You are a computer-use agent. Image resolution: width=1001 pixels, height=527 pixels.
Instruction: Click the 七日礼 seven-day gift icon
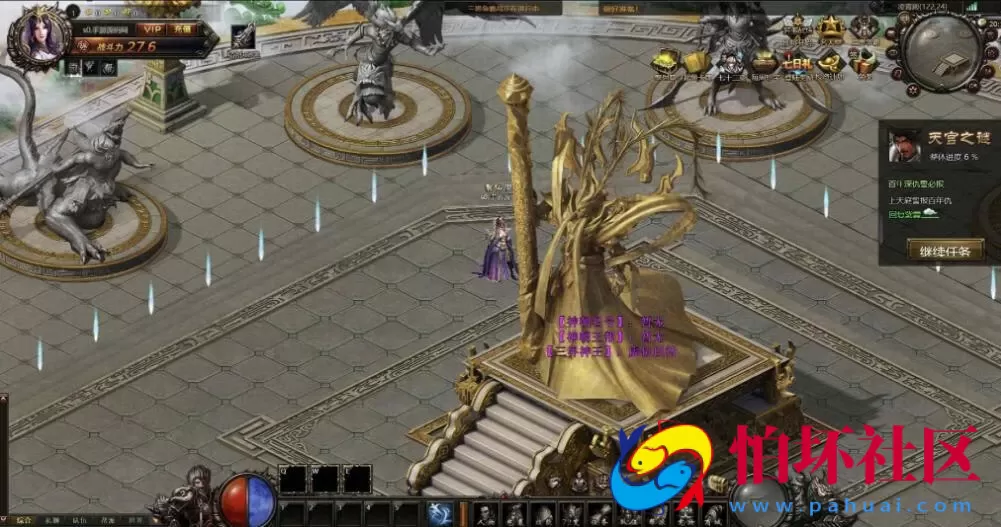(797, 62)
